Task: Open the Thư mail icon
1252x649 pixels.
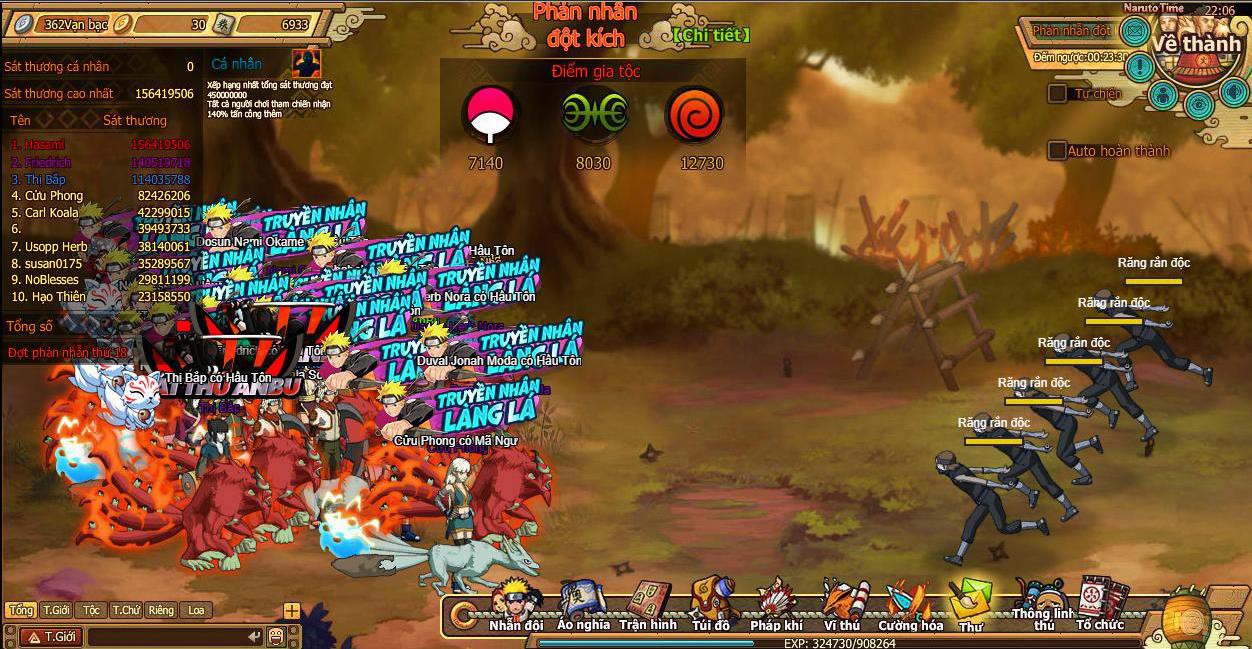Action: coord(969,604)
